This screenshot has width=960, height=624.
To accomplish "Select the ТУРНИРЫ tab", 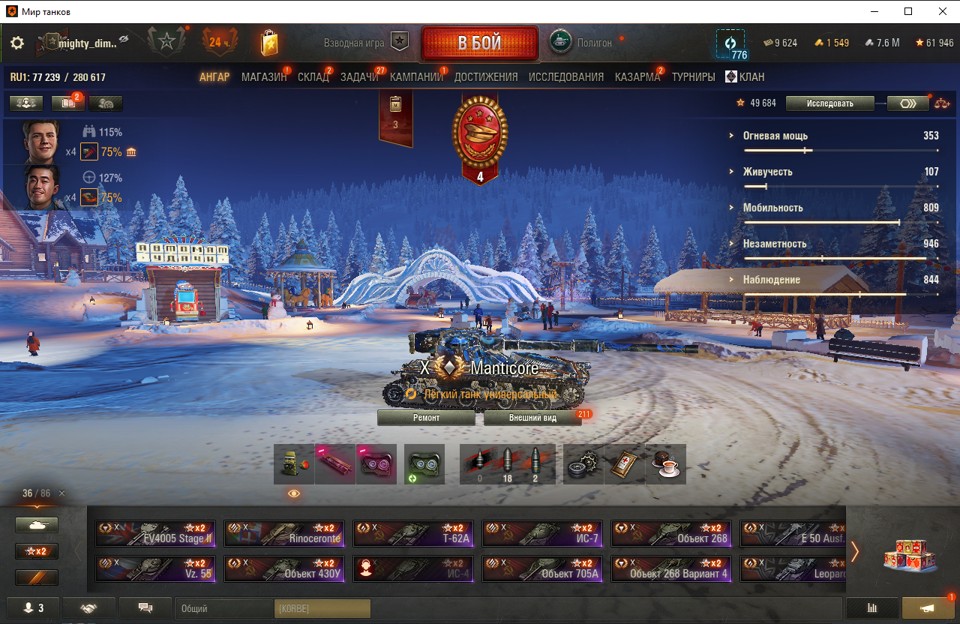I will (693, 77).
